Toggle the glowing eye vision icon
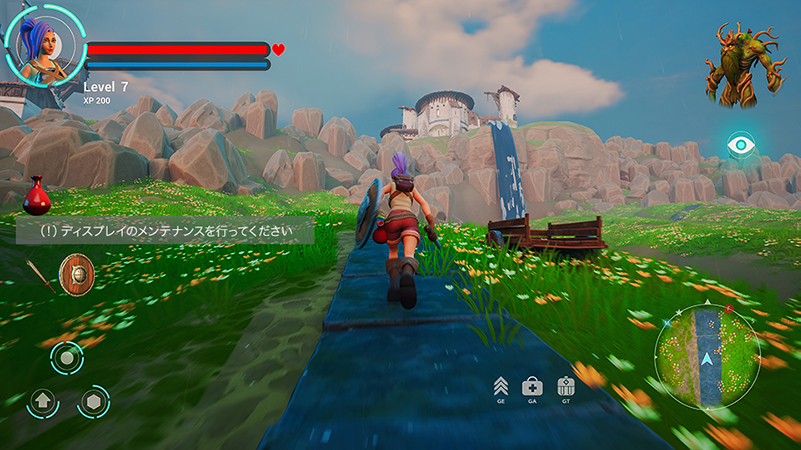Screen dimensions: 801x450 [x=740, y=145]
